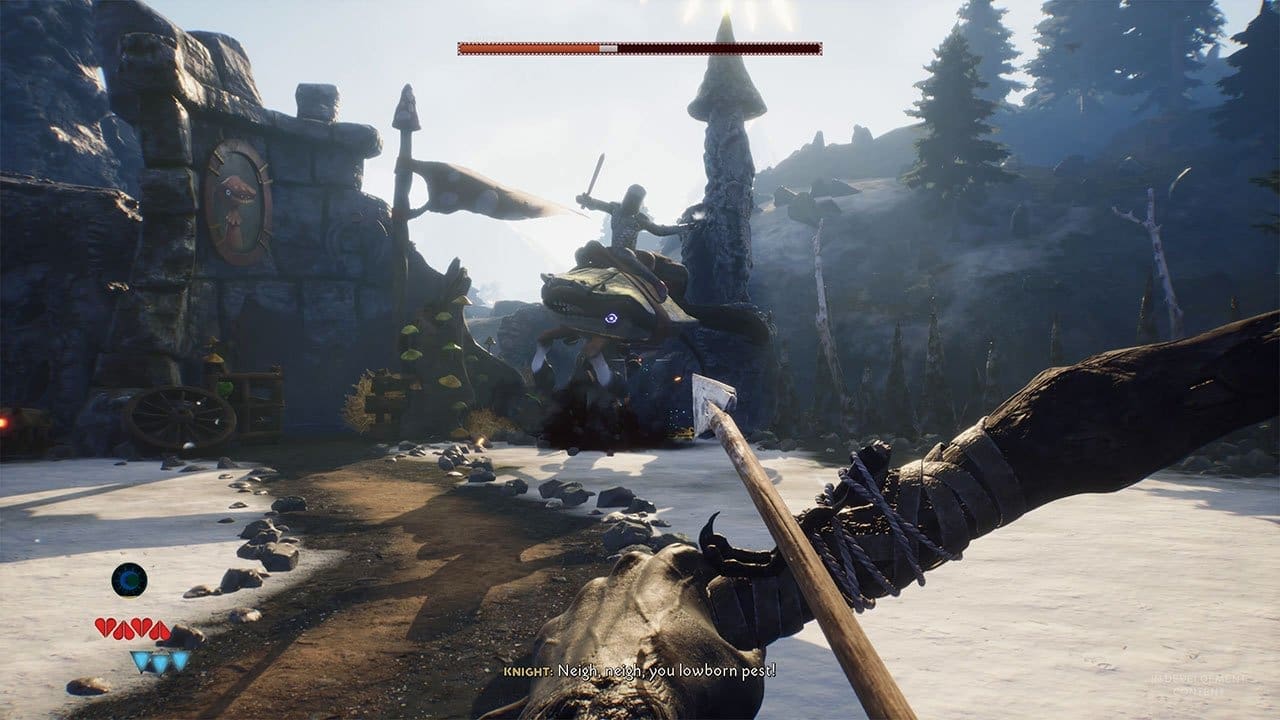The height and width of the screenshot is (720, 1280).
Task: Select the round blue crescent spell icon
Action: pyautogui.click(x=129, y=580)
